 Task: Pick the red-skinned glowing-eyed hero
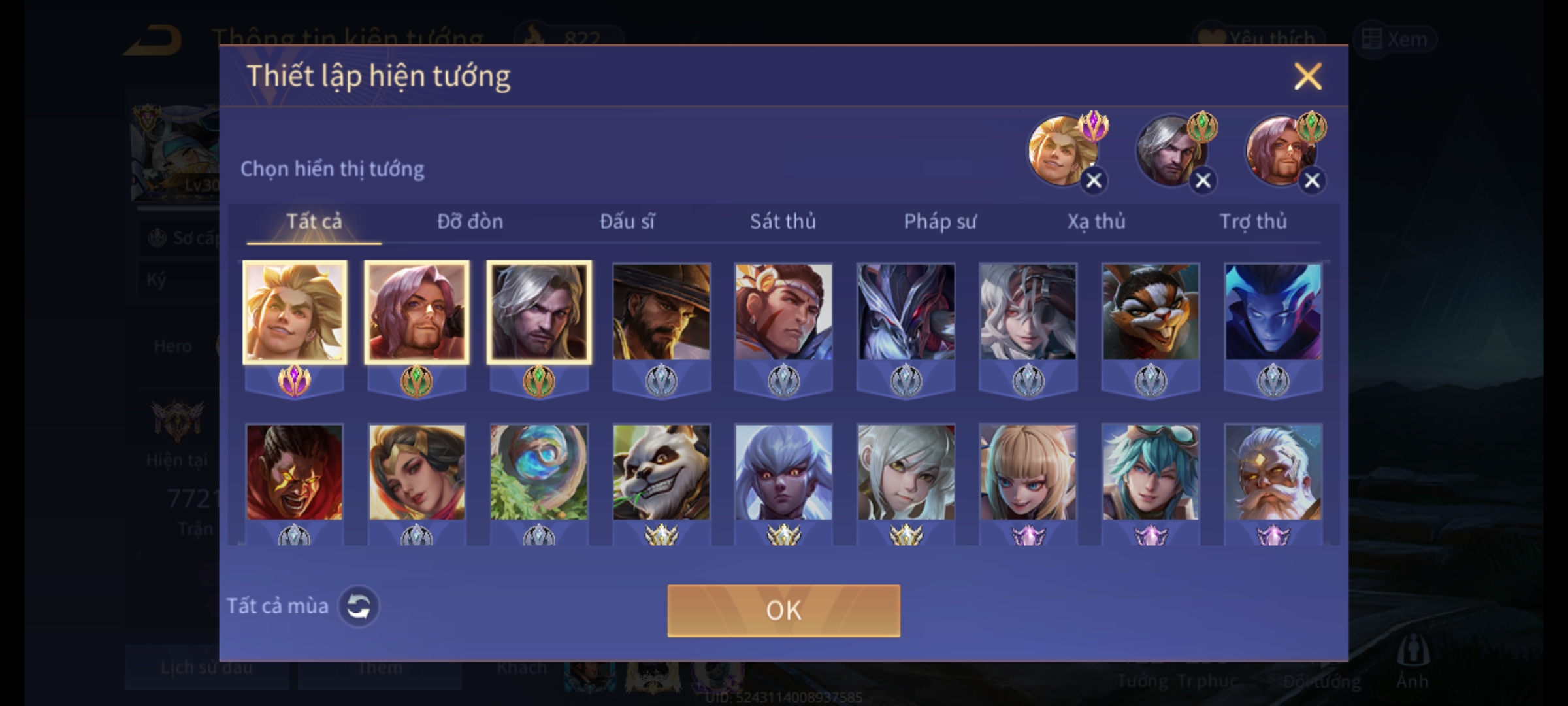click(x=294, y=472)
